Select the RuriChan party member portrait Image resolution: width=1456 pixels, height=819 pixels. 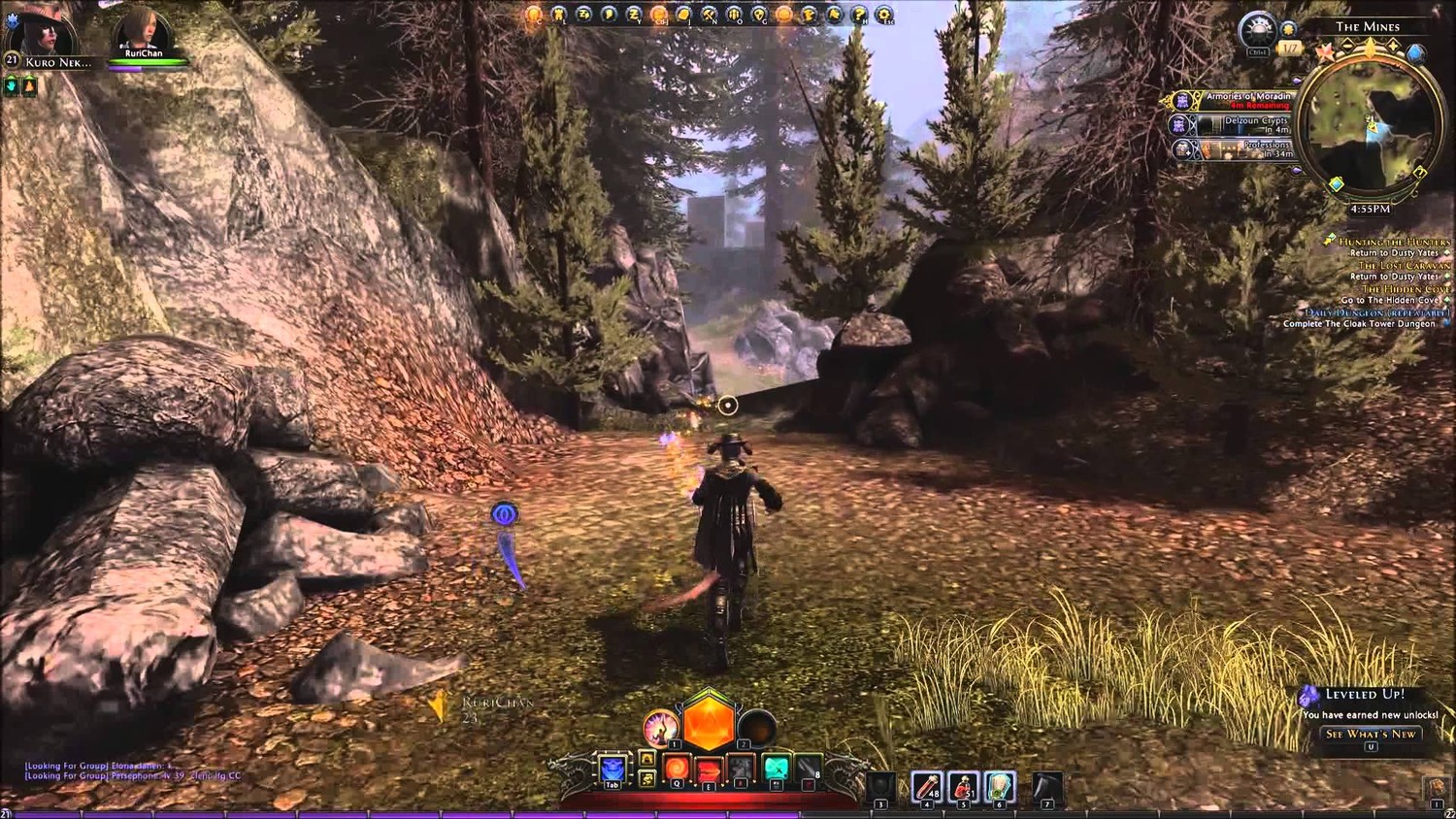[141, 32]
